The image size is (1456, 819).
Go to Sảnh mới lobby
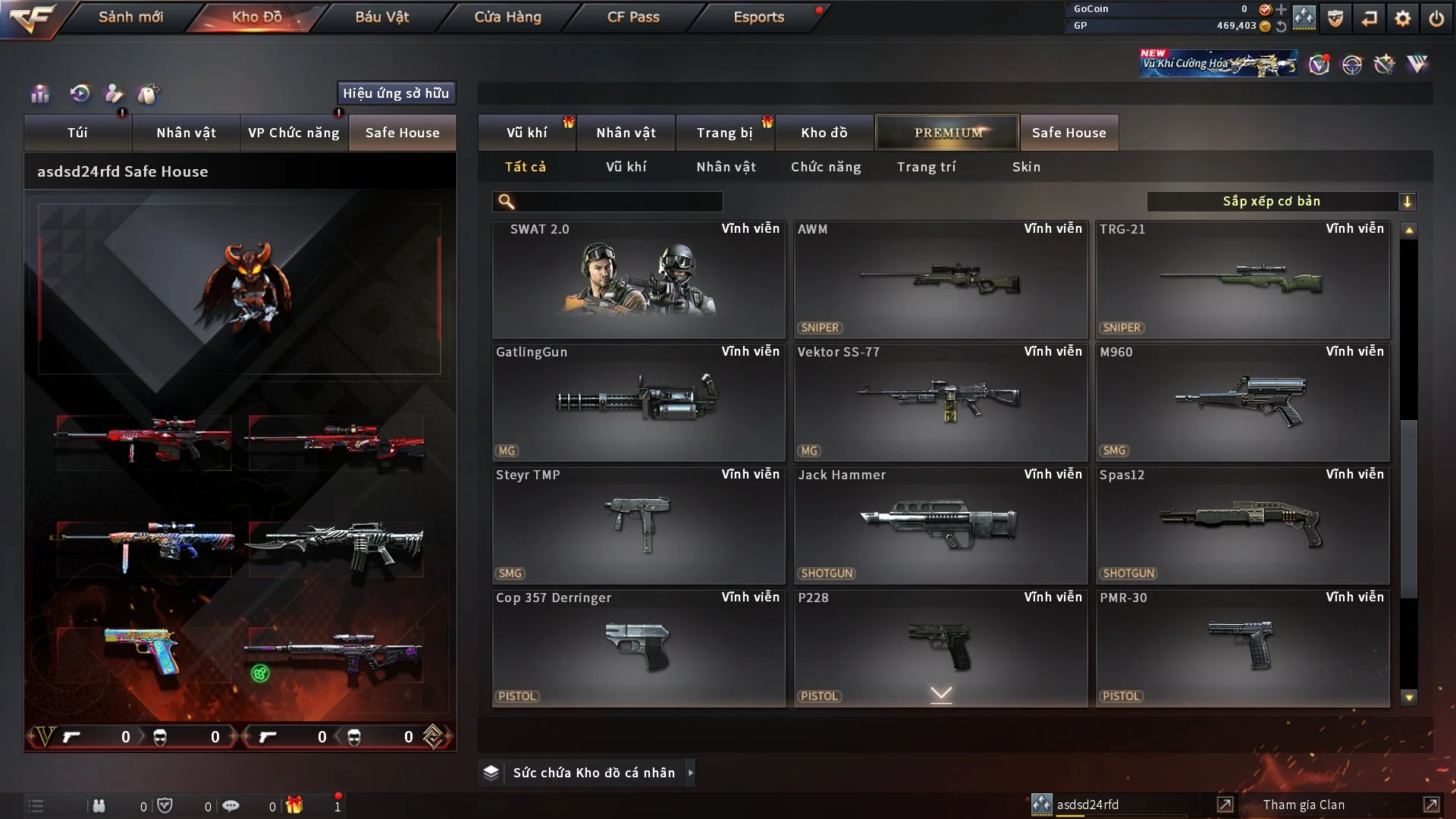(130, 17)
